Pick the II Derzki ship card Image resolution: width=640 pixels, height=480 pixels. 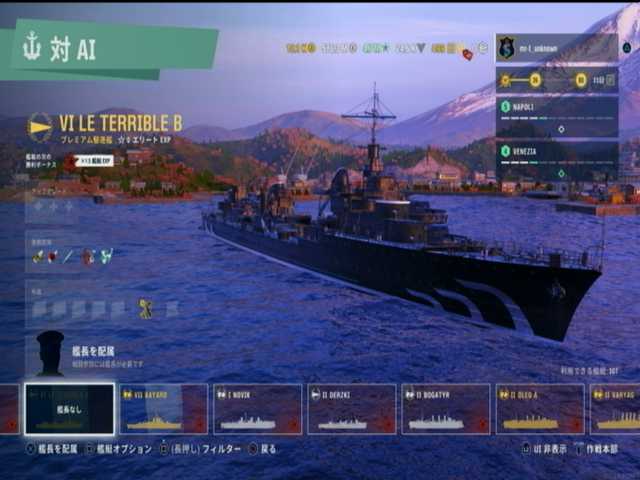coord(351,409)
